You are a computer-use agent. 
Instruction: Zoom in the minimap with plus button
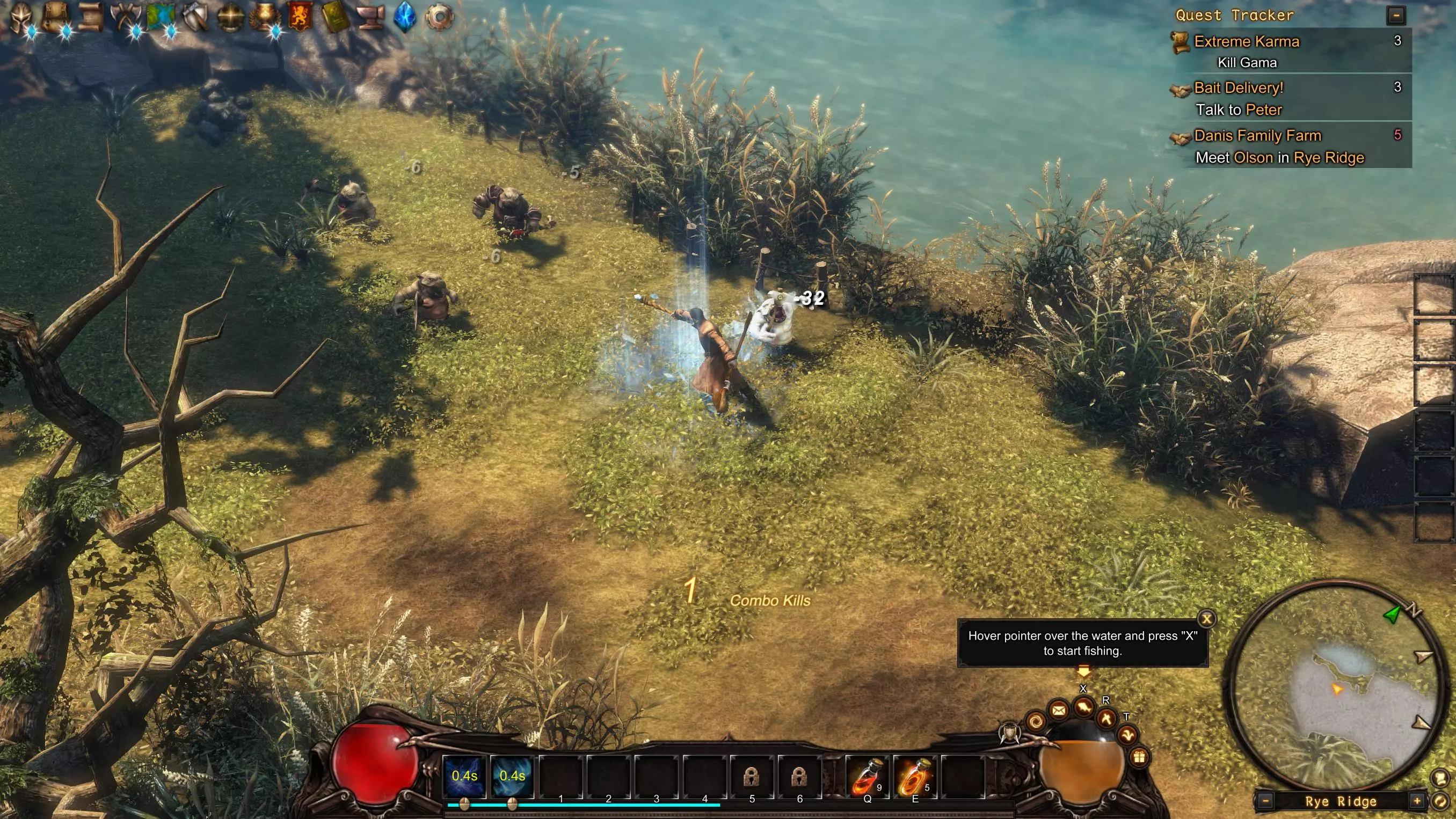[1416, 801]
